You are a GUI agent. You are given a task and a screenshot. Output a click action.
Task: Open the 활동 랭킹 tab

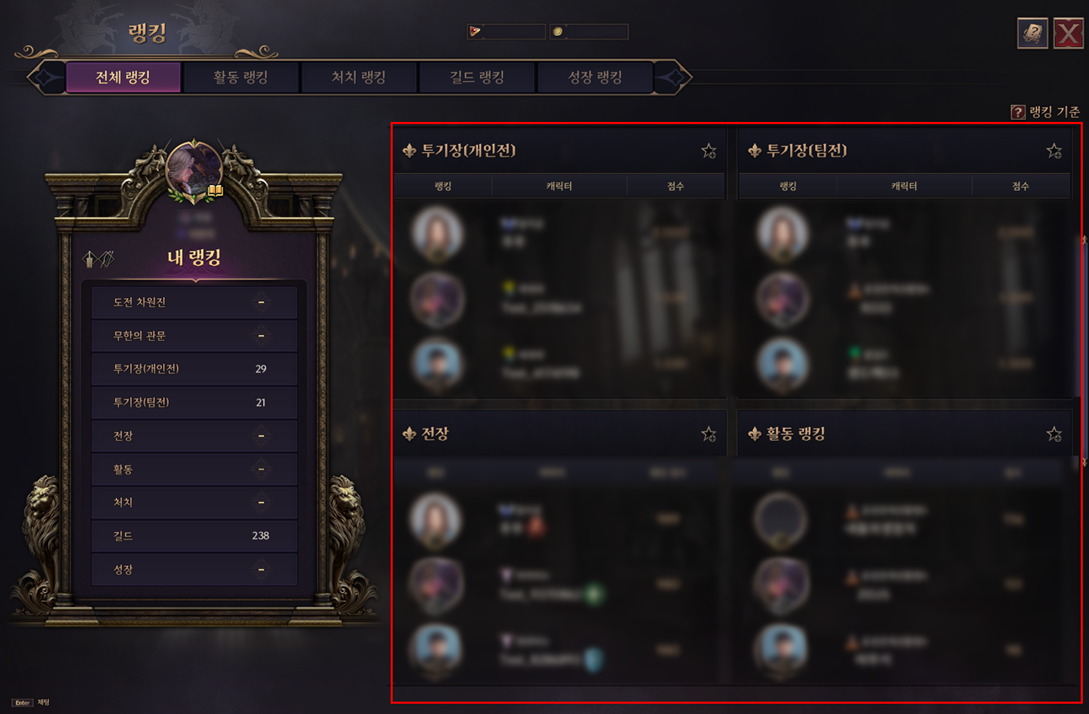point(241,78)
